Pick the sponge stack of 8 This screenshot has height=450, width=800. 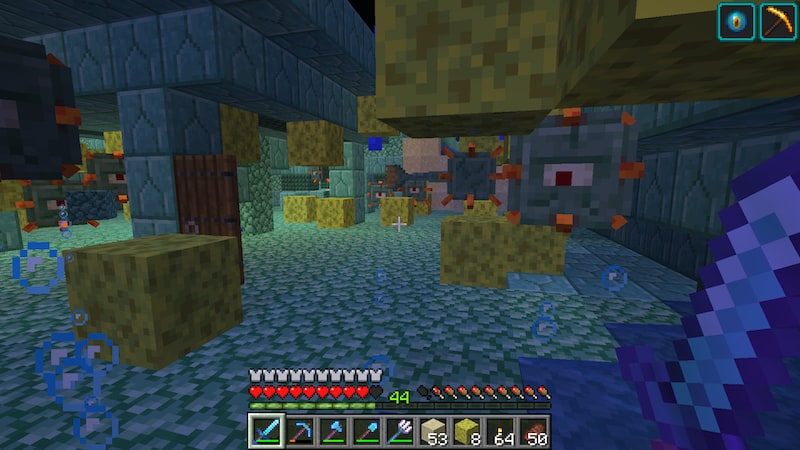click(468, 432)
